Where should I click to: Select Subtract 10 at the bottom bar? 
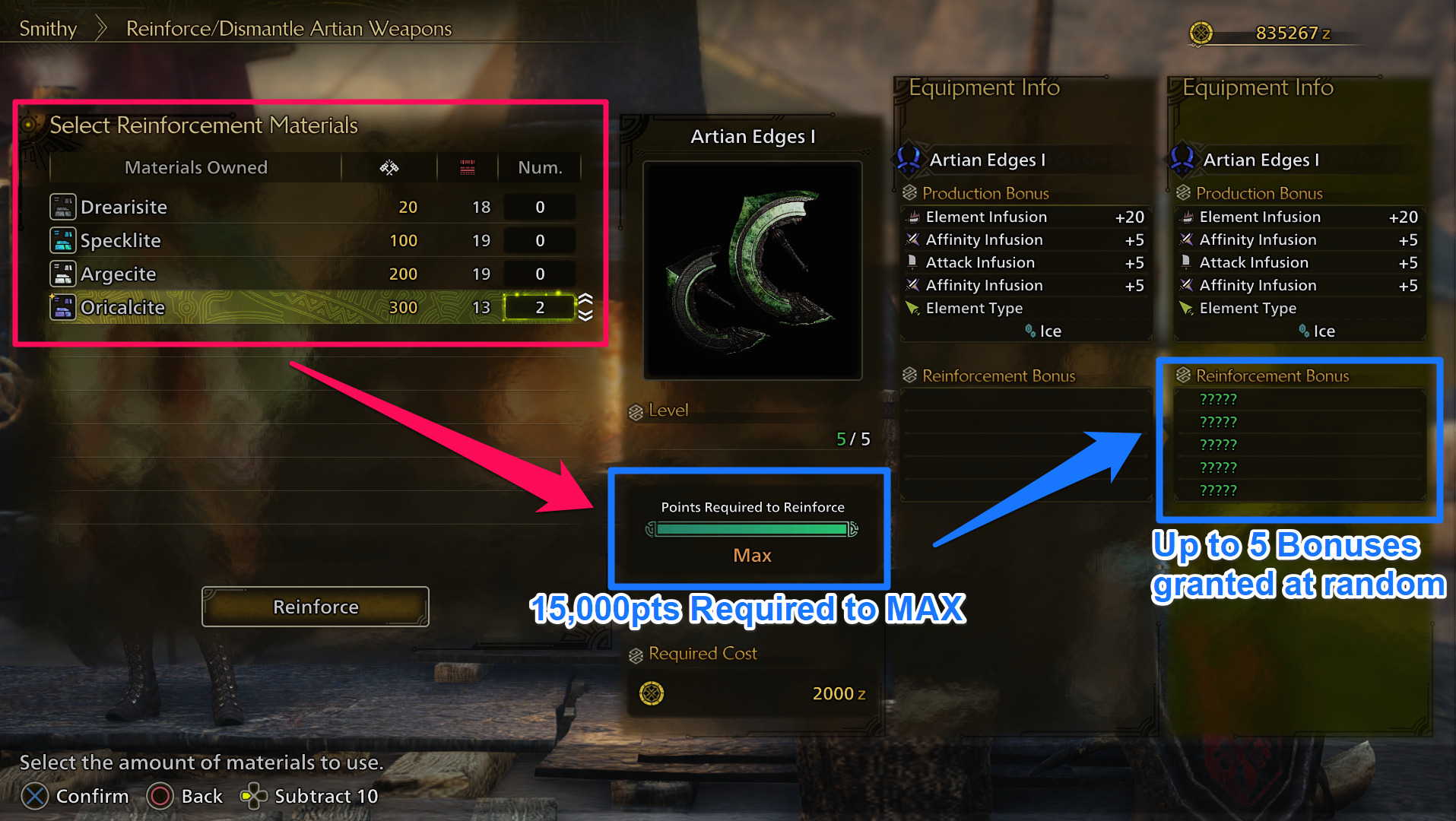click(325, 796)
